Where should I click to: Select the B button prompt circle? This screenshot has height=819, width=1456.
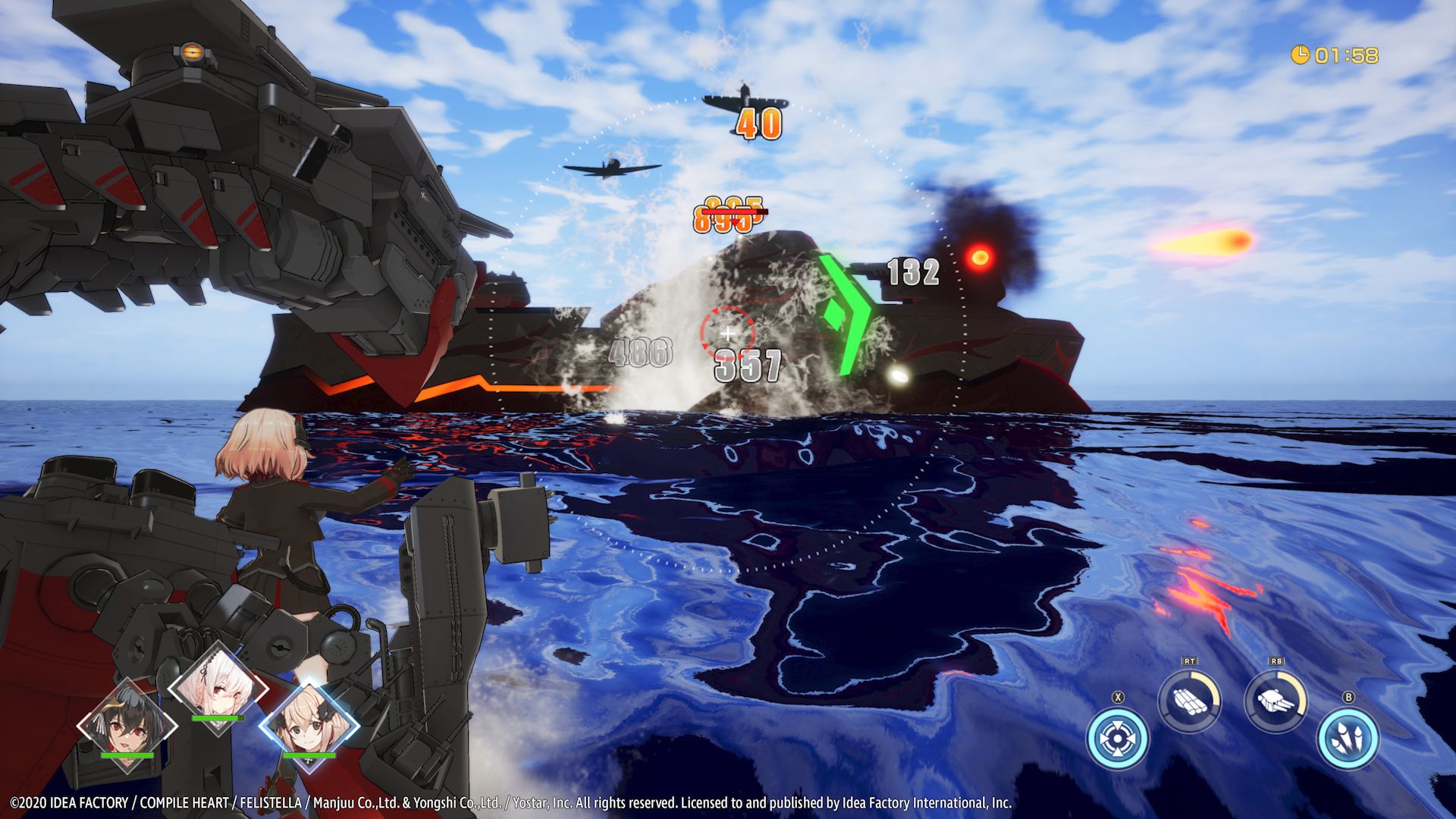point(1348,696)
